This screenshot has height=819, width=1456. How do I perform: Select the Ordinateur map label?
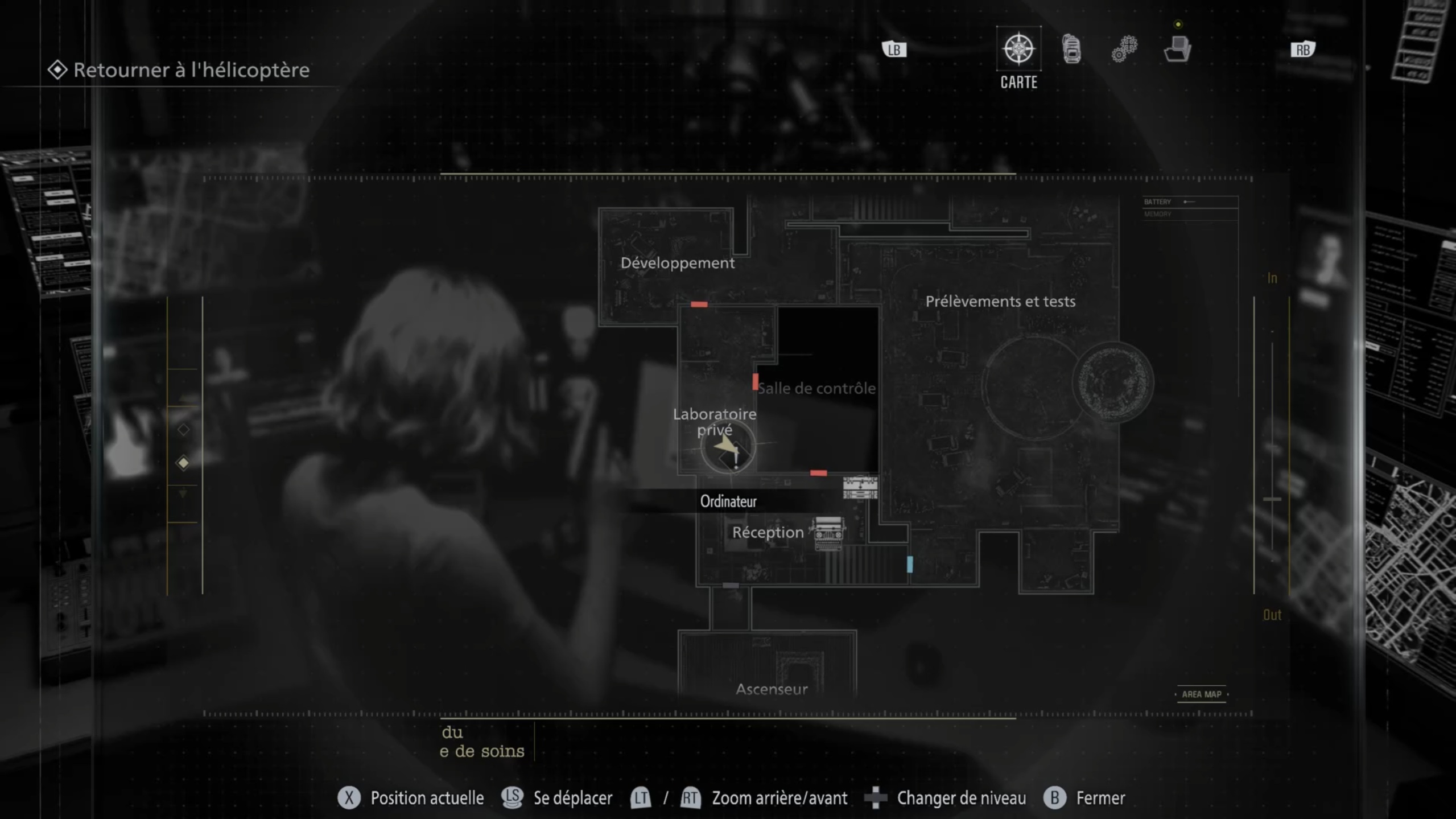tap(728, 501)
